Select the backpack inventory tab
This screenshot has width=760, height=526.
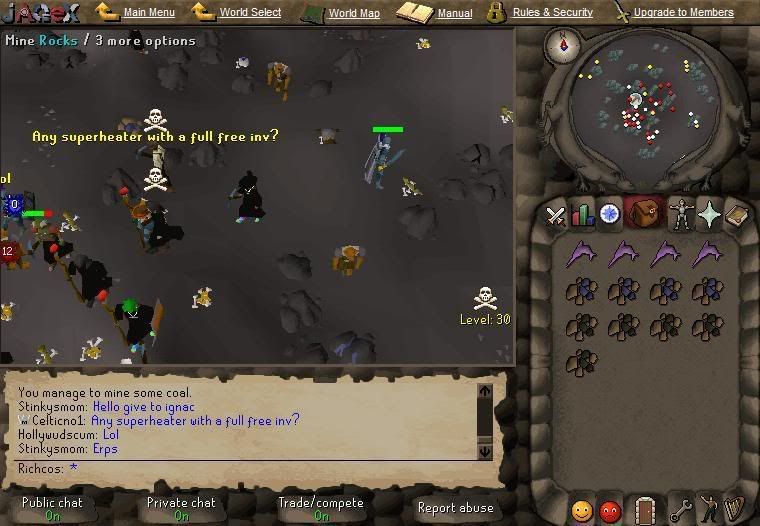[x=644, y=214]
